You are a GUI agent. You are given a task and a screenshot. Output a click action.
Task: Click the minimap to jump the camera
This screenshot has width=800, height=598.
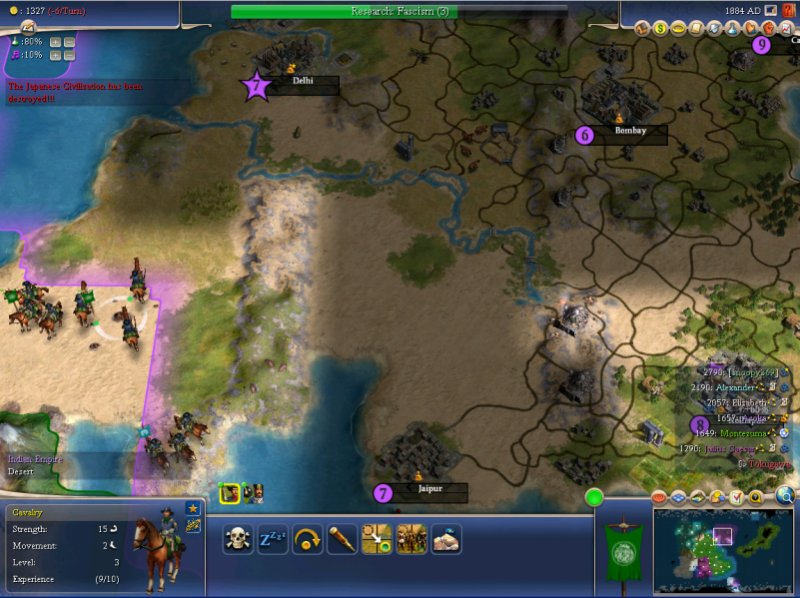click(722, 544)
